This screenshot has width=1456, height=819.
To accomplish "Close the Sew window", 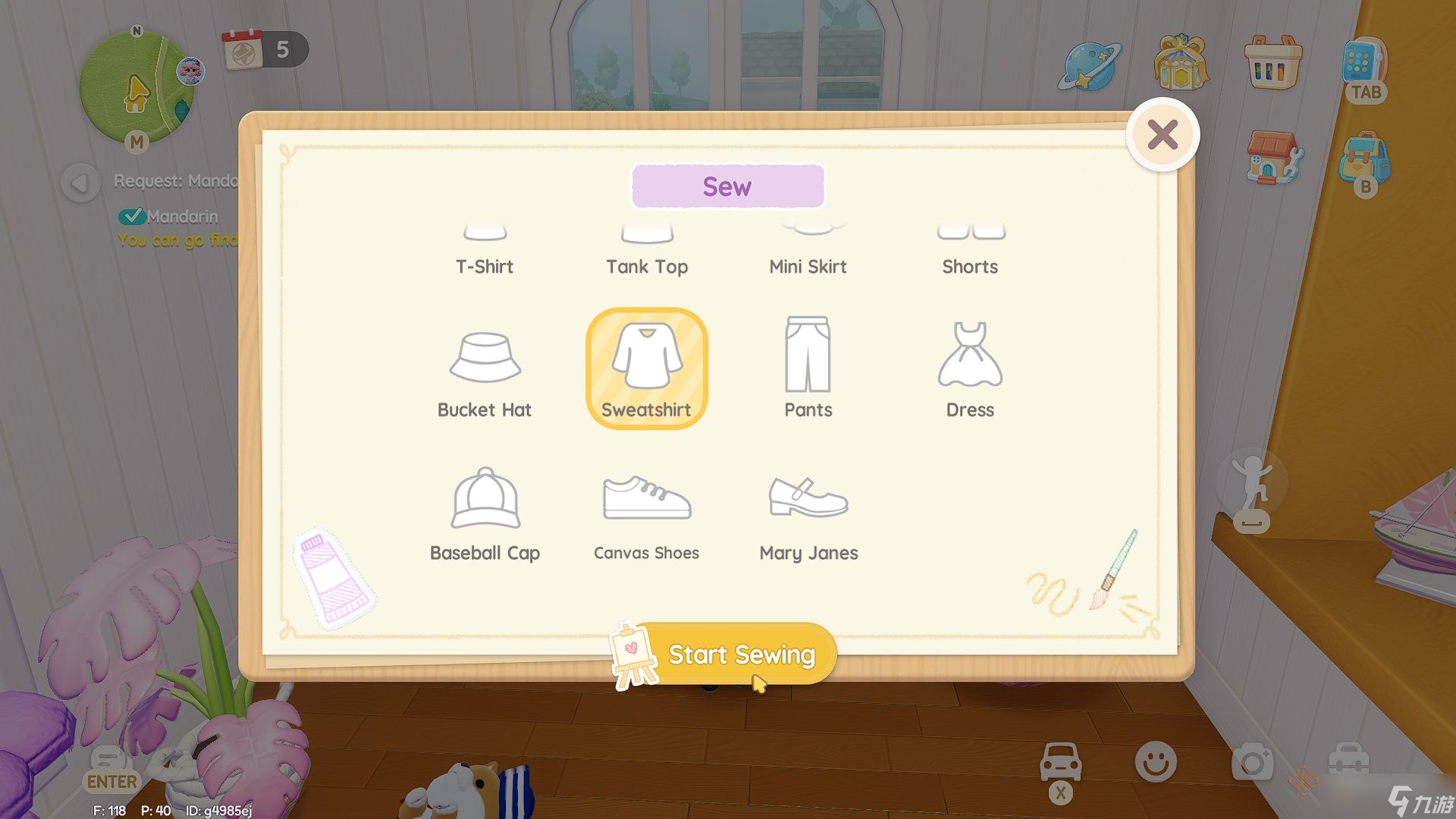I will pos(1162,133).
